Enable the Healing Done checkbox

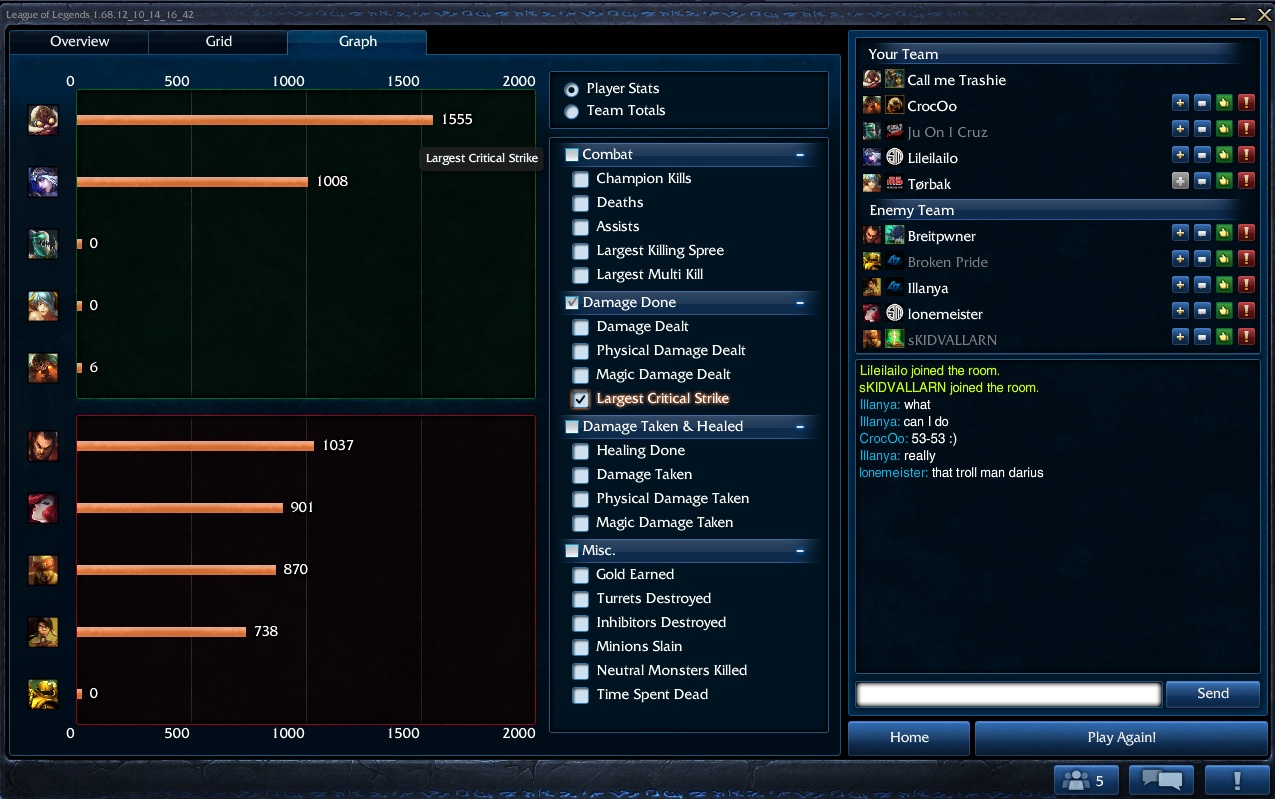click(580, 451)
